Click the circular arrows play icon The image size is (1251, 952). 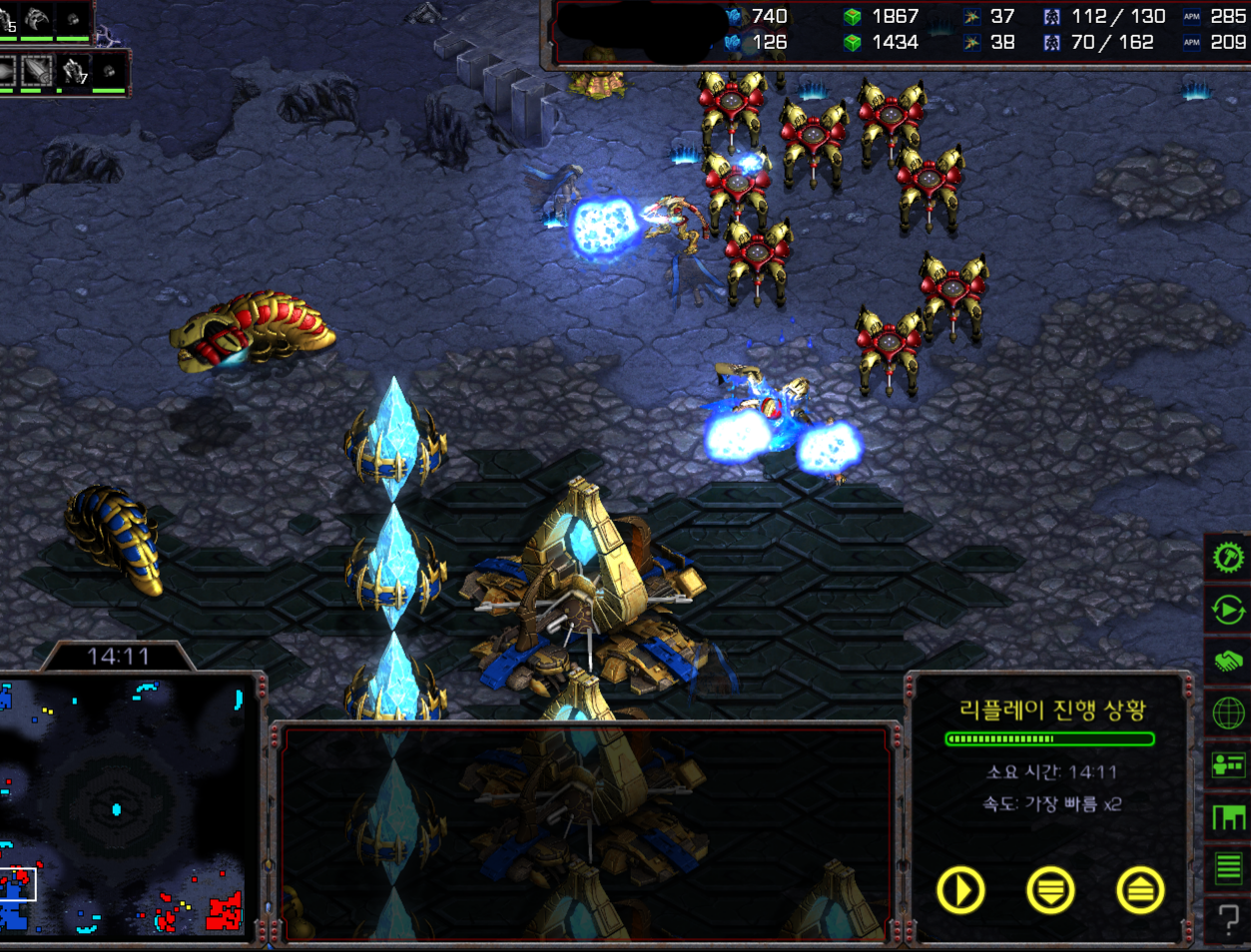point(1228,609)
